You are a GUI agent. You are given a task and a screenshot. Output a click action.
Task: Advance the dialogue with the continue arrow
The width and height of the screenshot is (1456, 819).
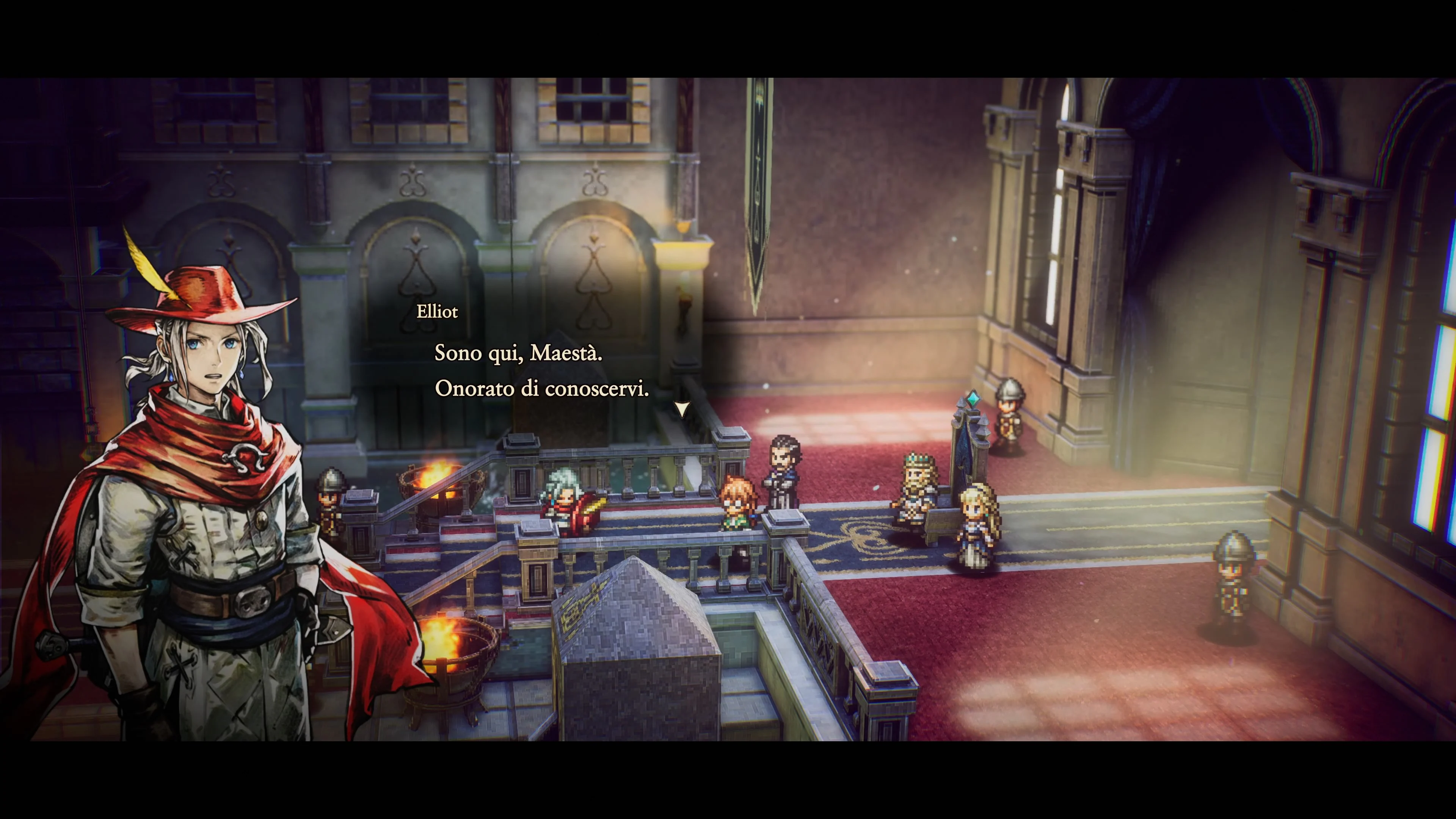682,408
